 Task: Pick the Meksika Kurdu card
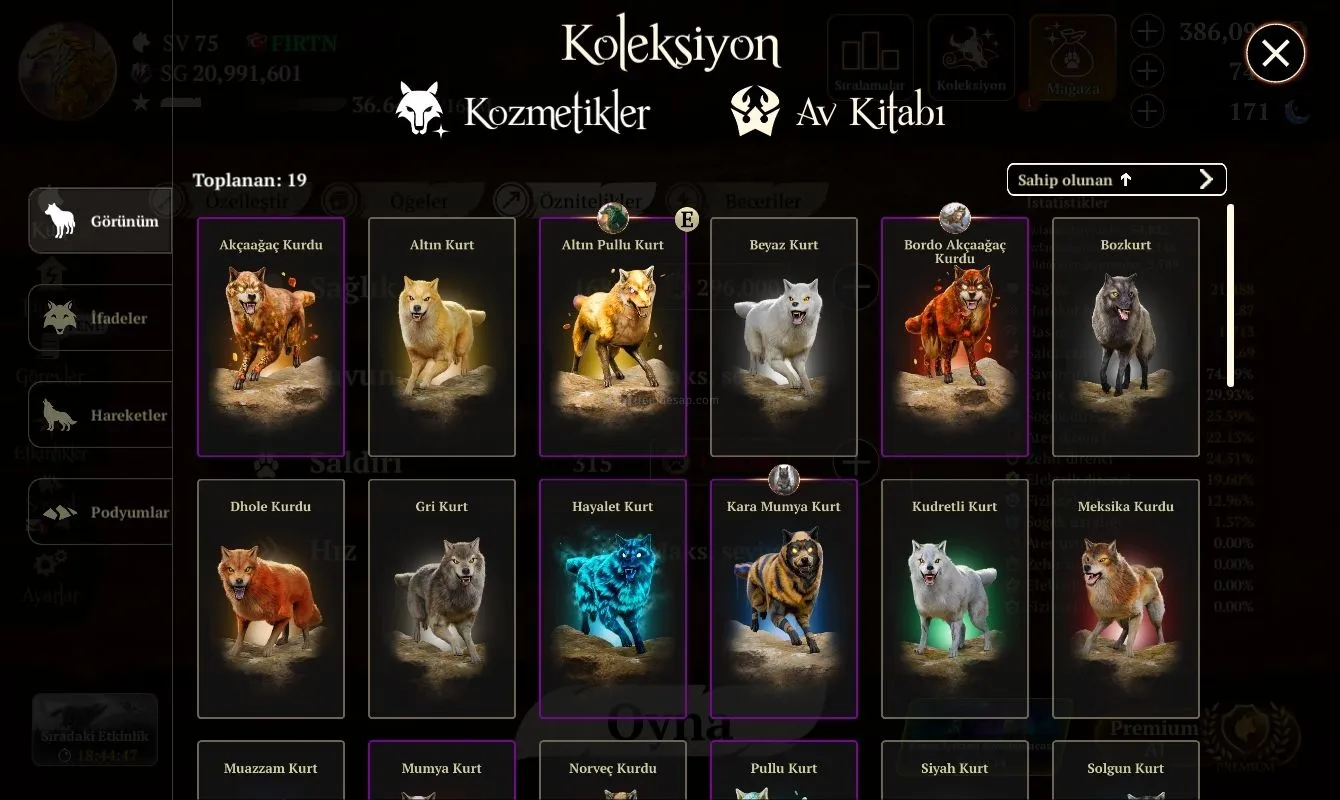(x=1126, y=599)
